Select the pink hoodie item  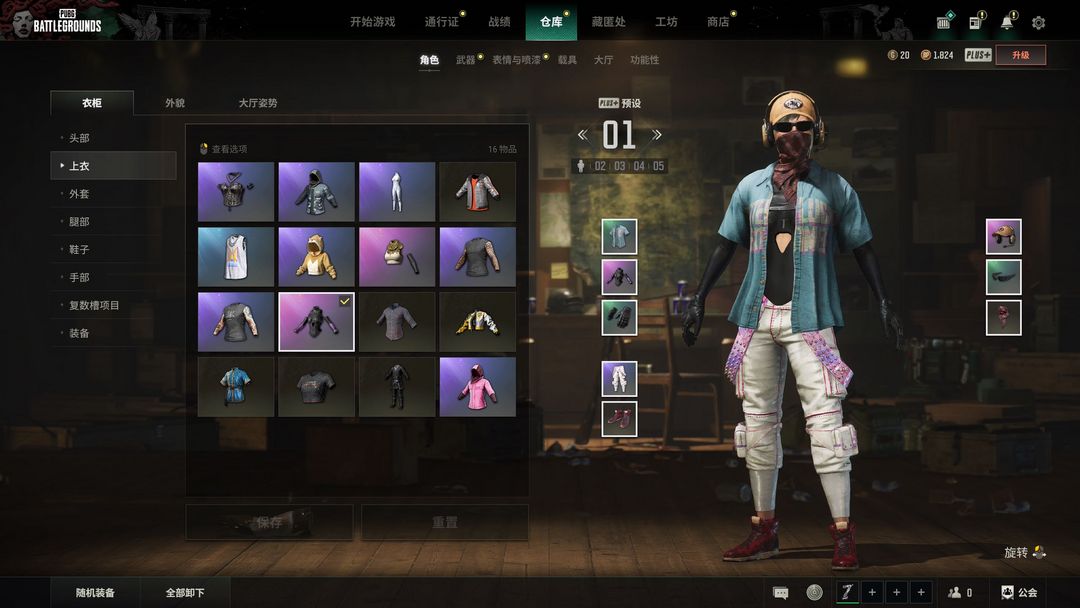click(477, 387)
